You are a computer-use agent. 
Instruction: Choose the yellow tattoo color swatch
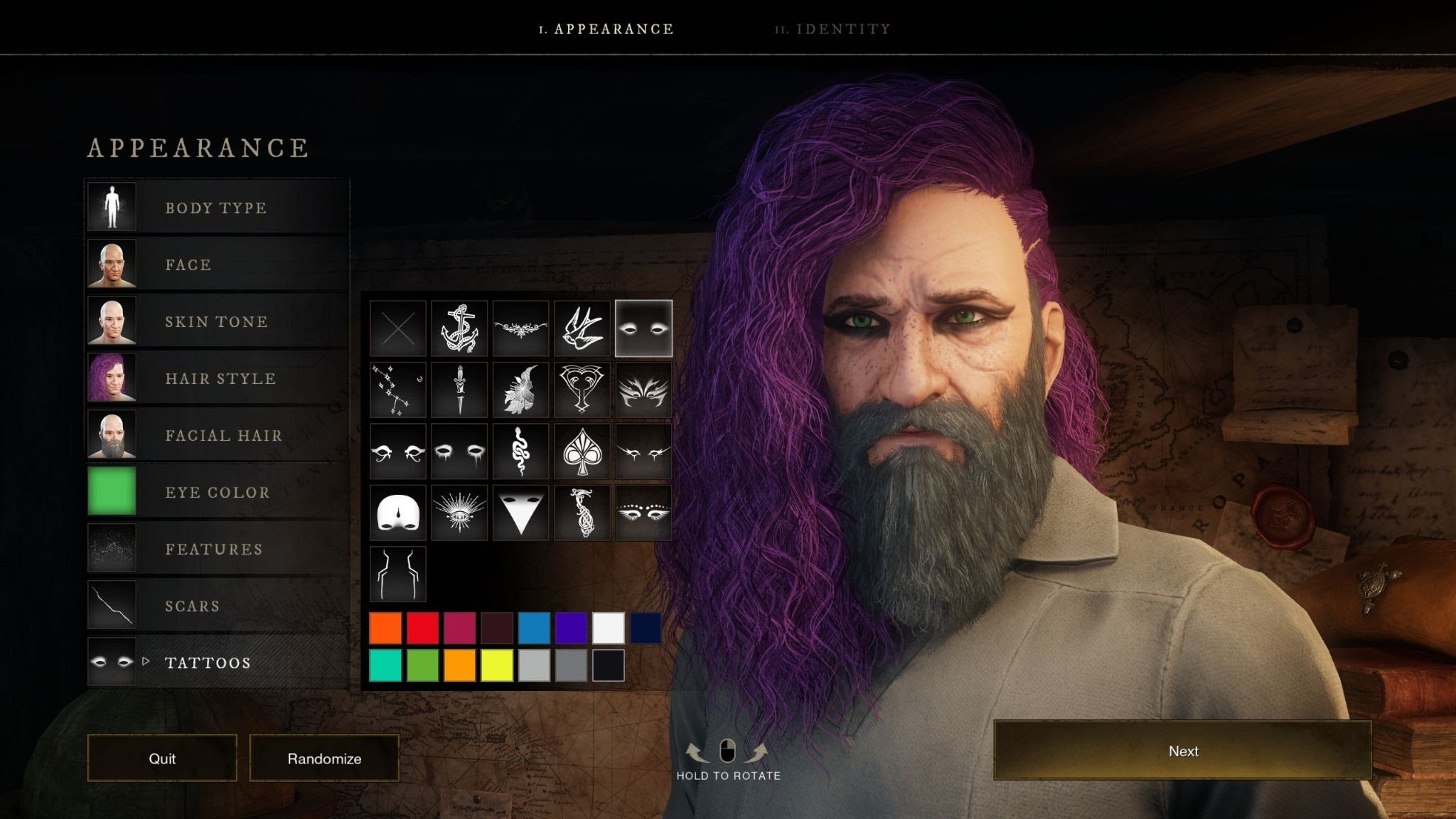[x=497, y=665]
